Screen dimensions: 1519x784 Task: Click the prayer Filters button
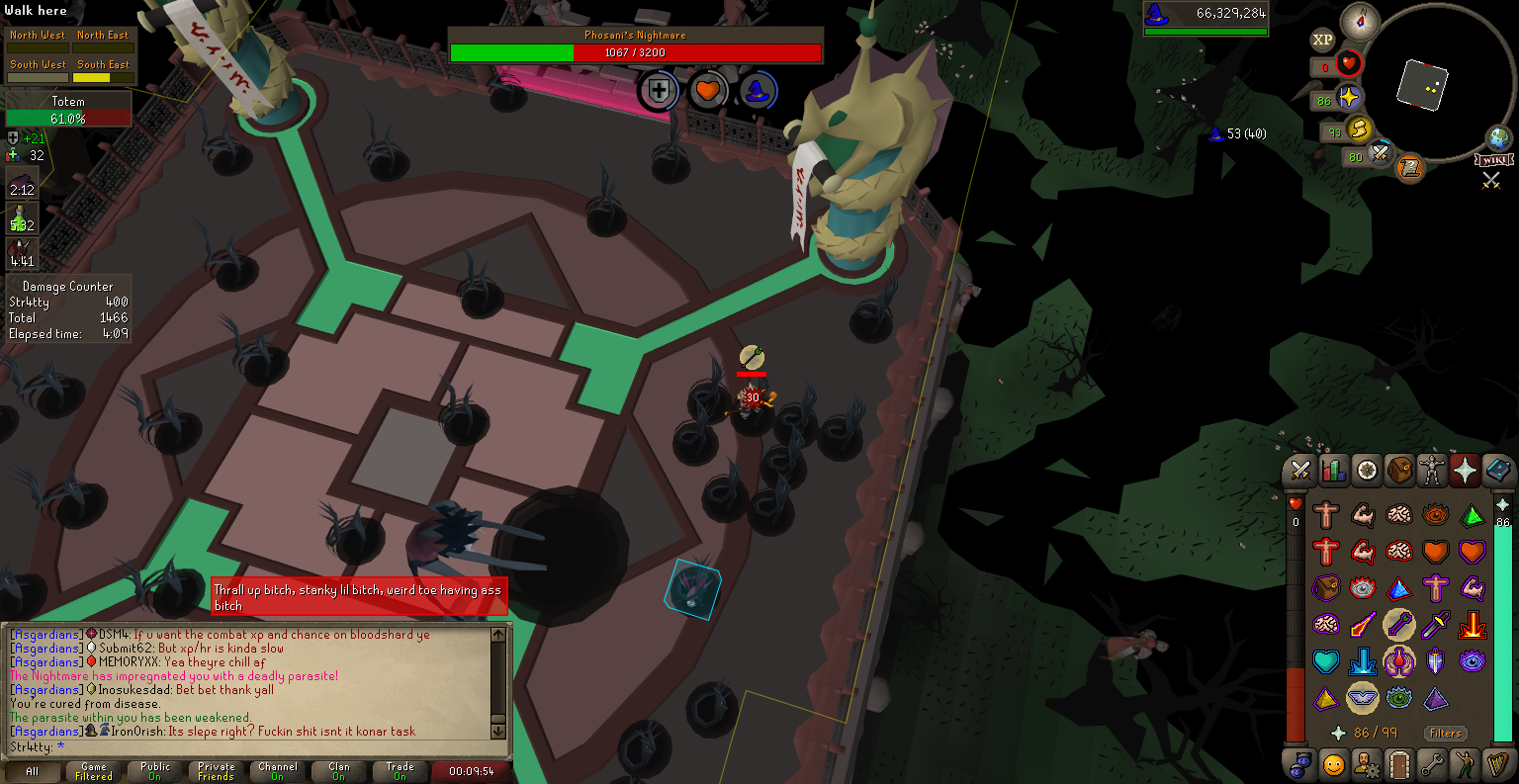click(1445, 733)
